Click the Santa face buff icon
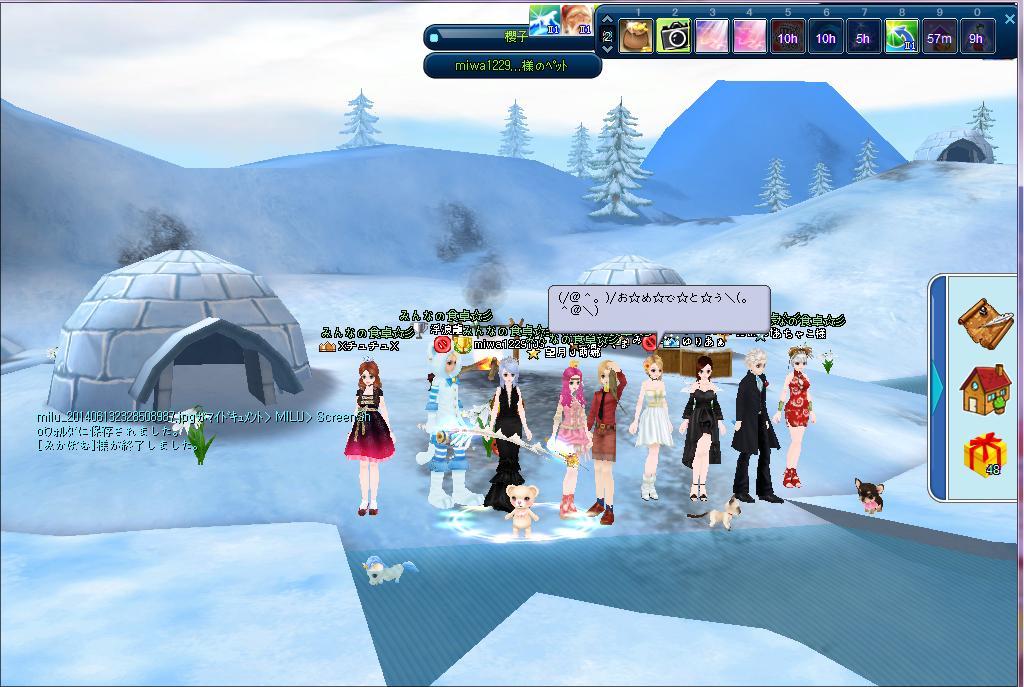The height and width of the screenshot is (687, 1024). click(x=578, y=19)
